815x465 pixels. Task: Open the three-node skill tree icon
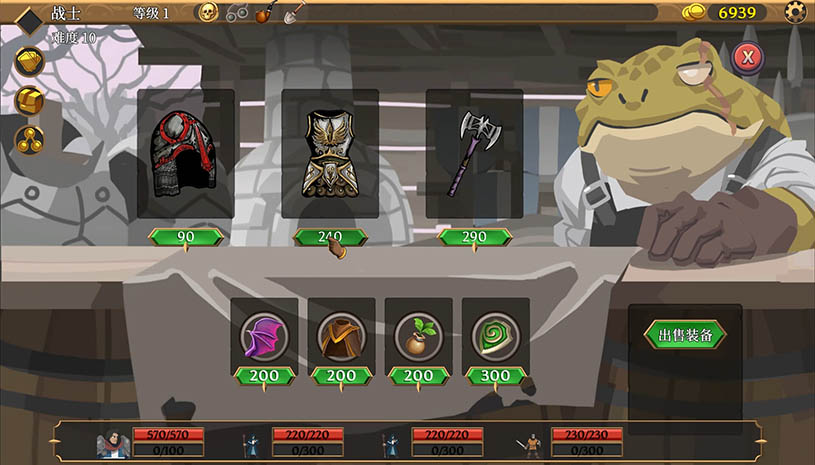(x=30, y=139)
